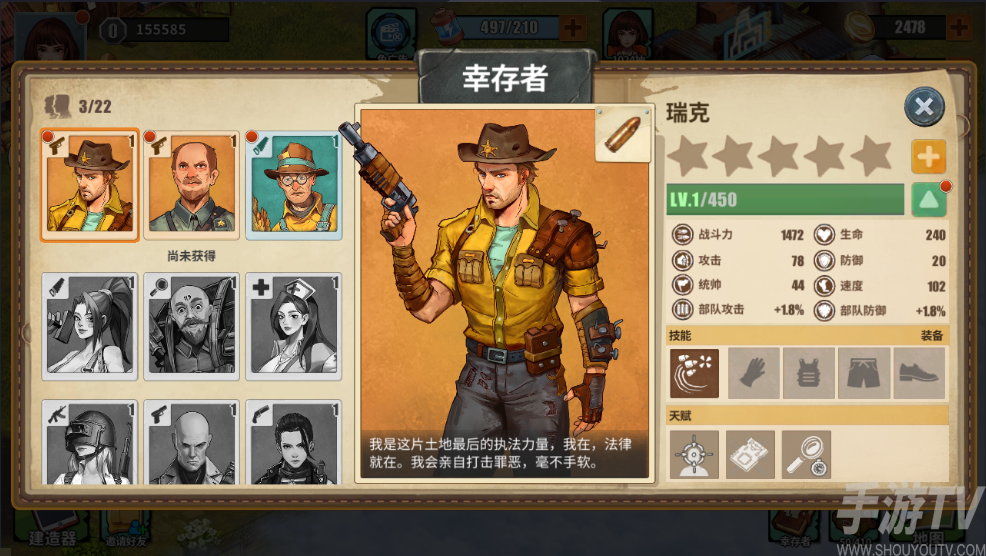Screen dimensions: 986x556
Task: Choose the locked nurse survivor card
Action: coord(294,326)
